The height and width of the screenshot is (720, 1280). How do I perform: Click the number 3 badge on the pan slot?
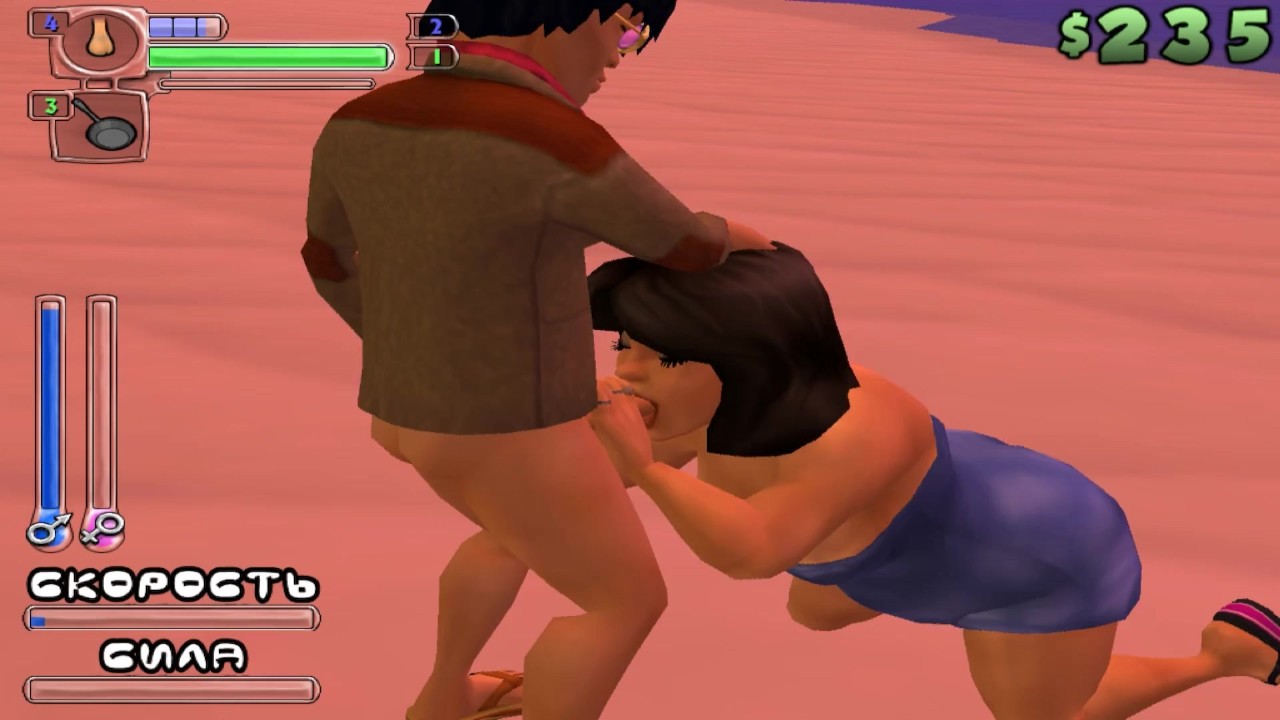tap(52, 107)
